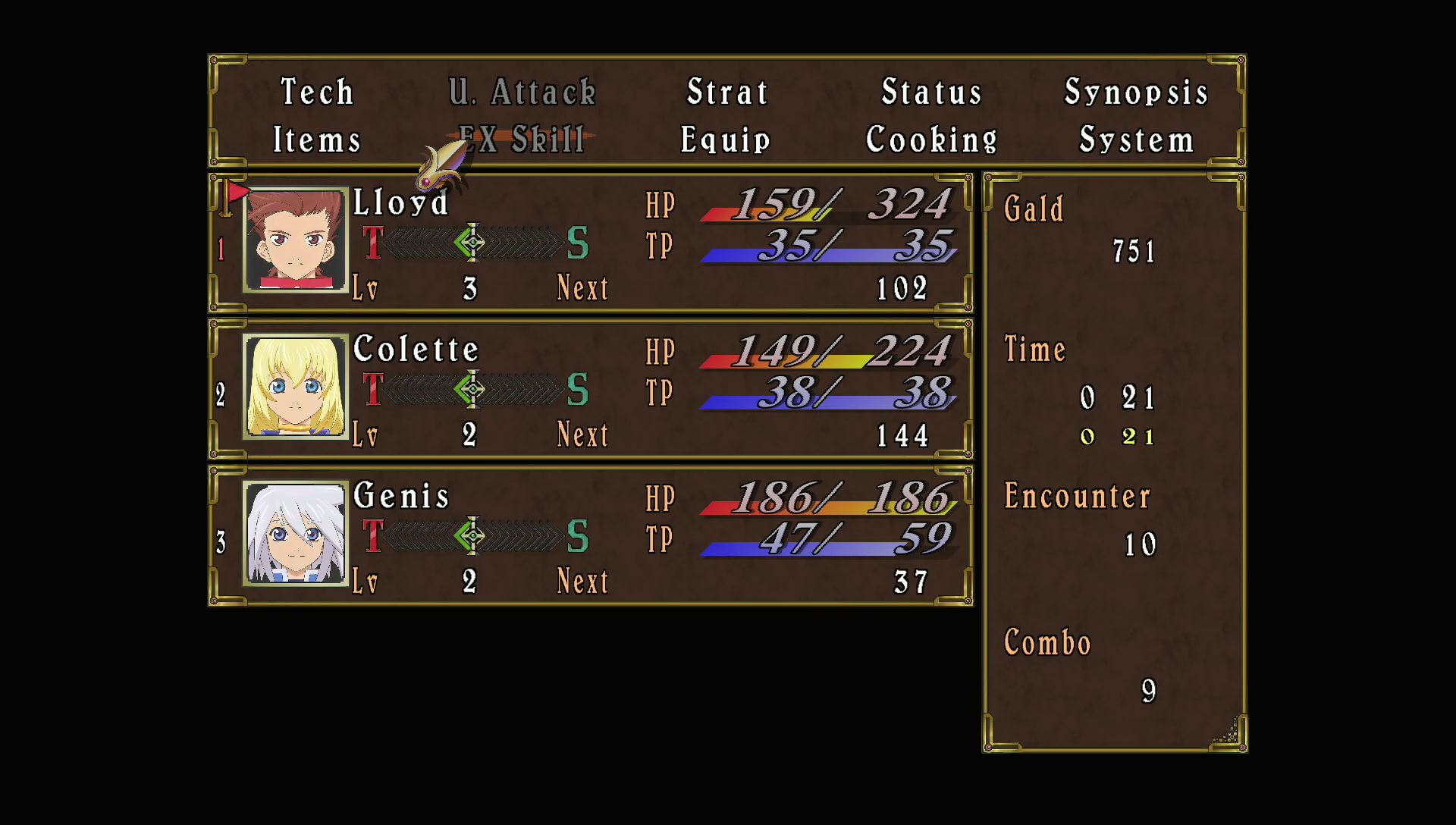Select the Items option
The height and width of the screenshot is (825, 1456).
click(317, 139)
